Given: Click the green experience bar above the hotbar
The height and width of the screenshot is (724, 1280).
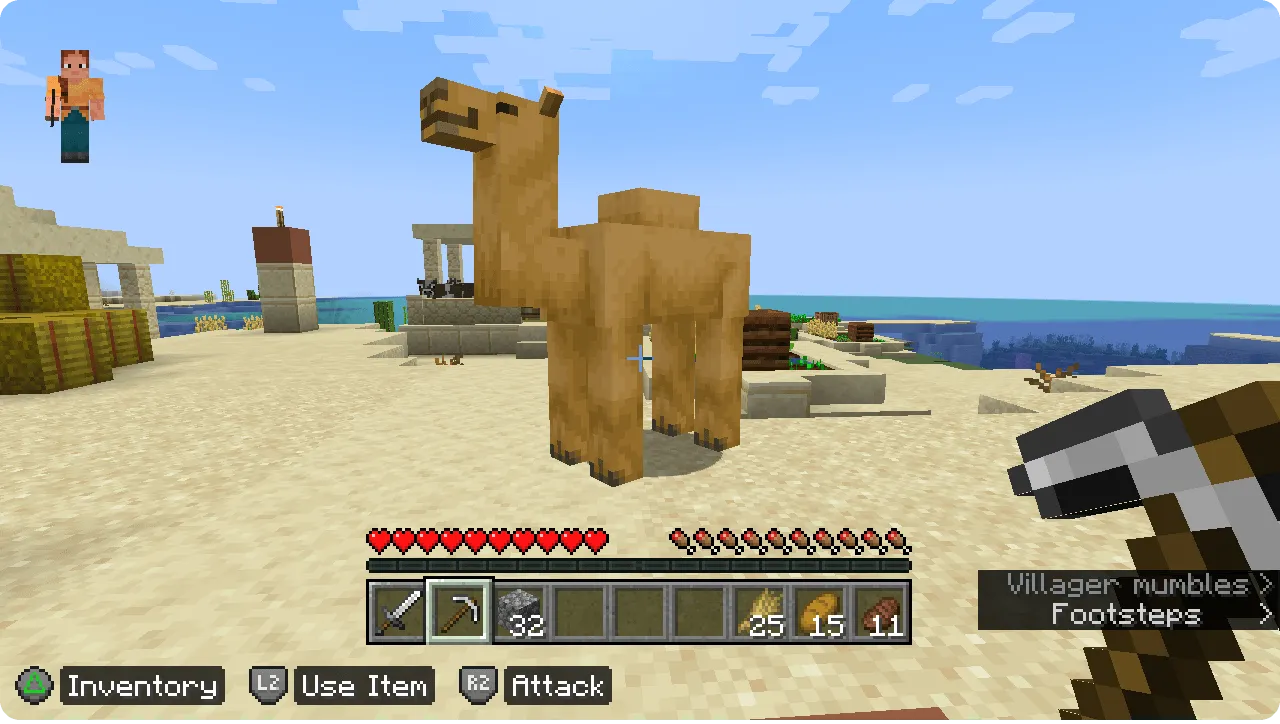Looking at the screenshot, I should coord(640,563).
